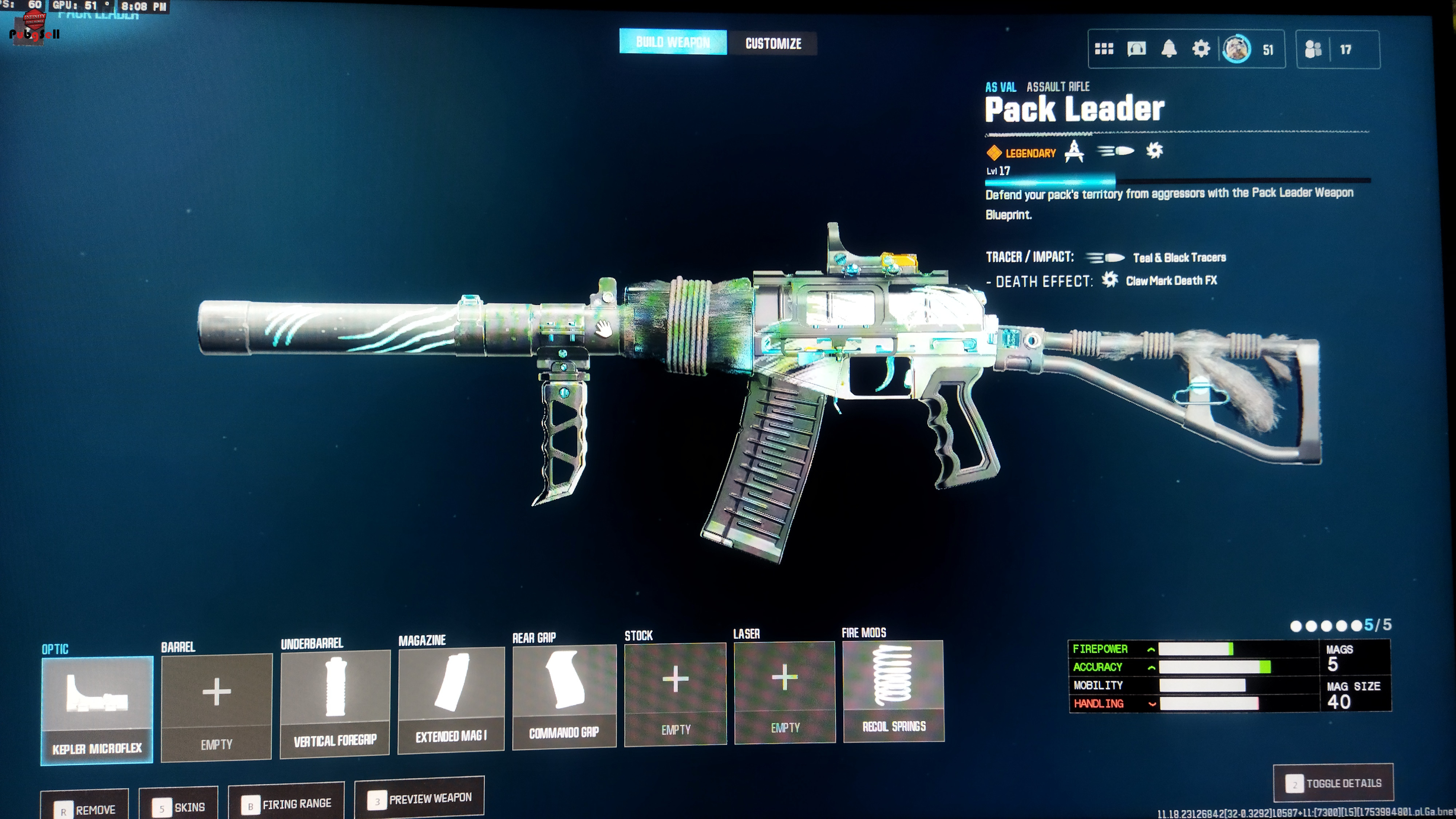Select the Kepler Microflex optic slot
Screen dimensions: 1456x819
[x=97, y=709]
